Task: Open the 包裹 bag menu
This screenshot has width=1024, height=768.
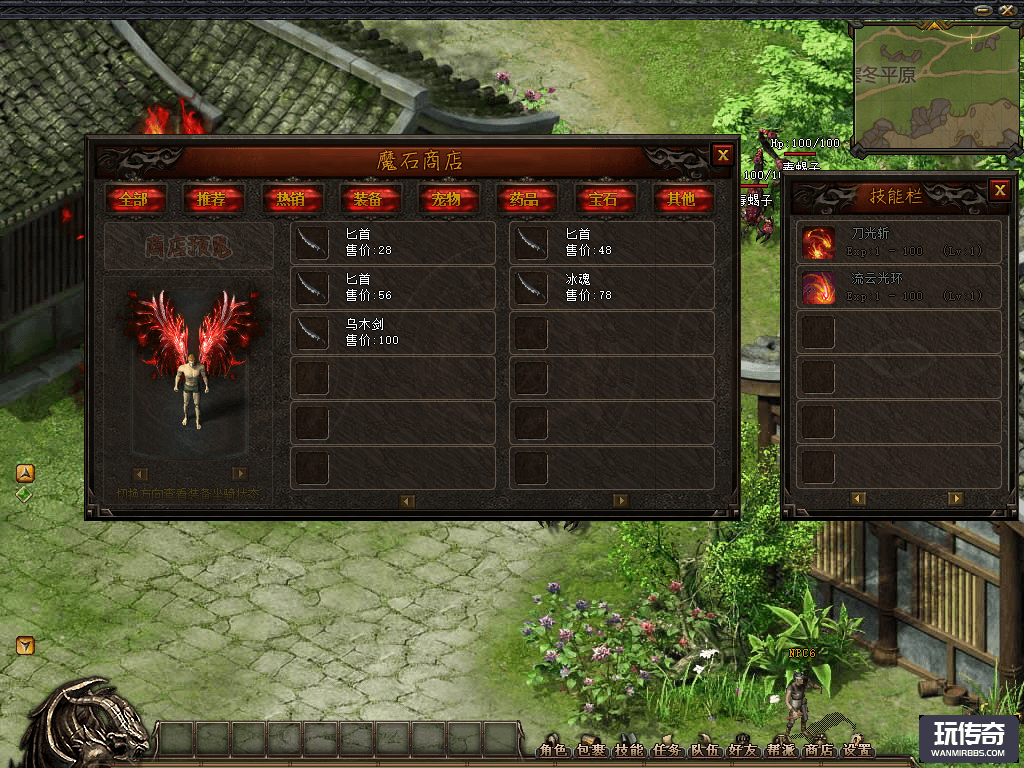Action: pos(592,750)
